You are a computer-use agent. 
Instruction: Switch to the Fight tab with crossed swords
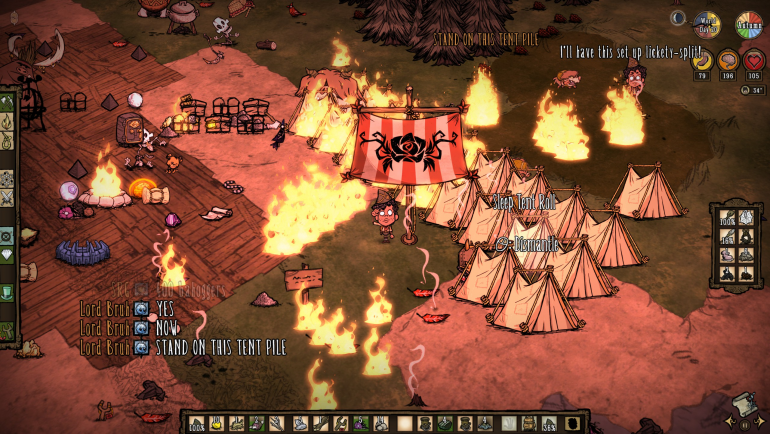coord(7,198)
